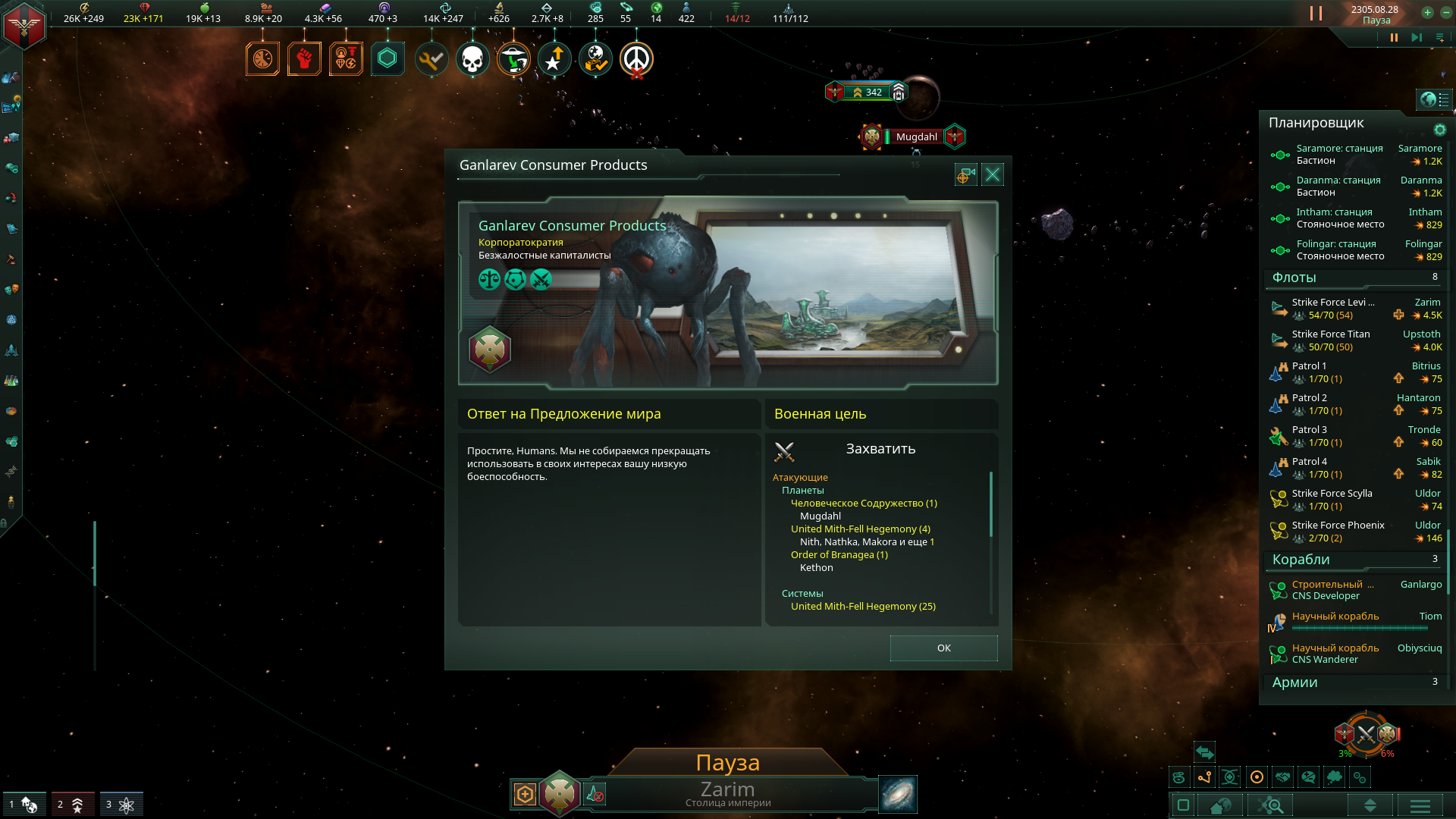Image resolution: width=1456 pixels, height=819 pixels.
Task: Open the empire emblem menu
Action: (x=24, y=26)
